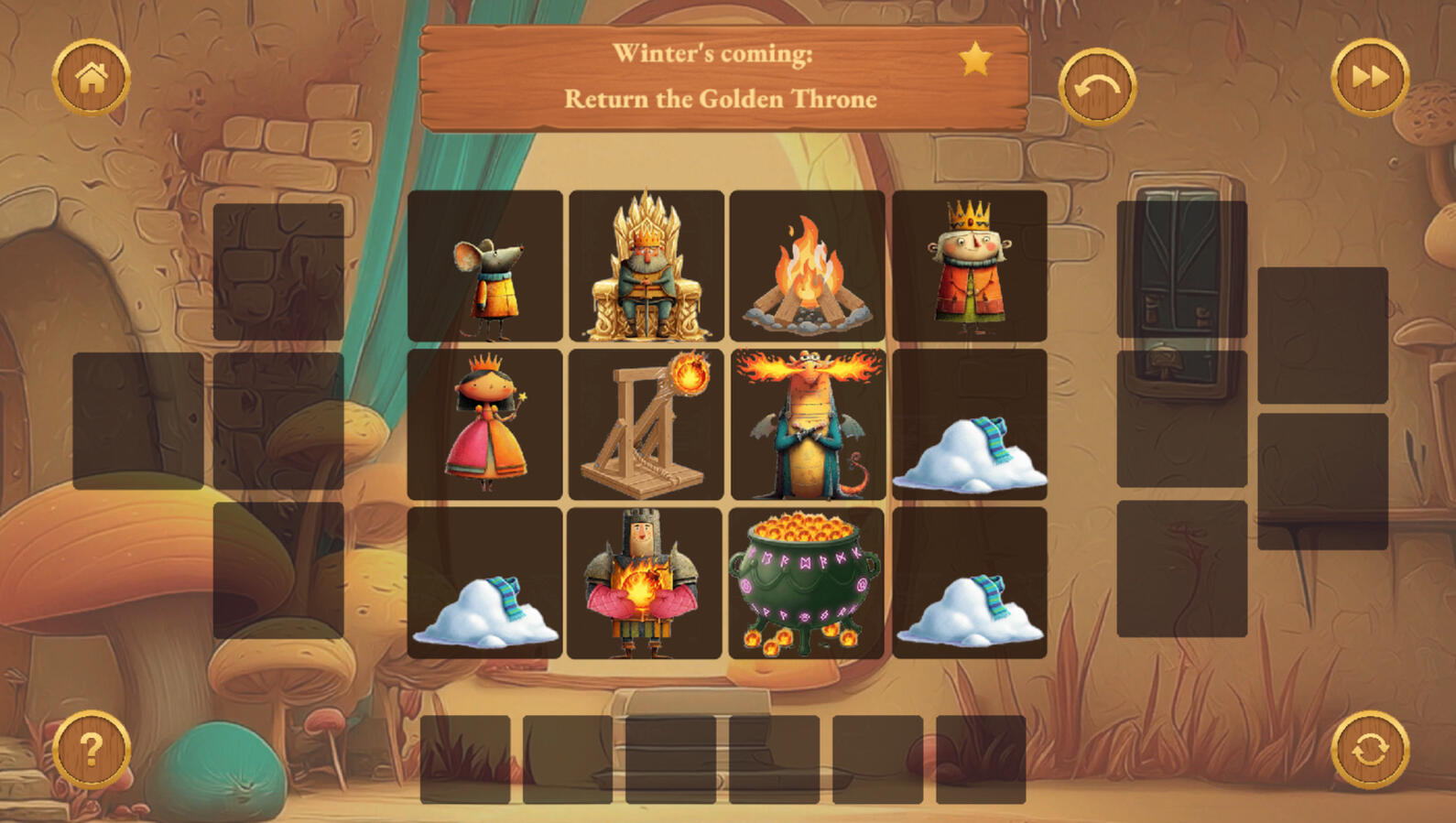
Task: Select the mouse tile
Action: [485, 265]
